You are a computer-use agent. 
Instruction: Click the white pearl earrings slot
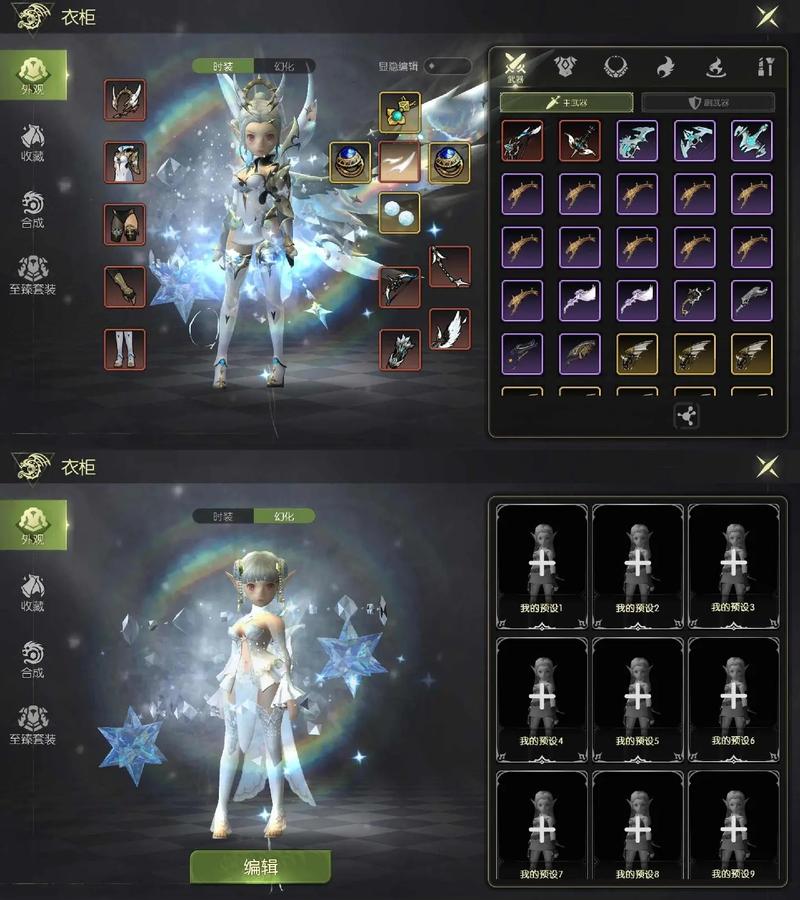click(399, 212)
